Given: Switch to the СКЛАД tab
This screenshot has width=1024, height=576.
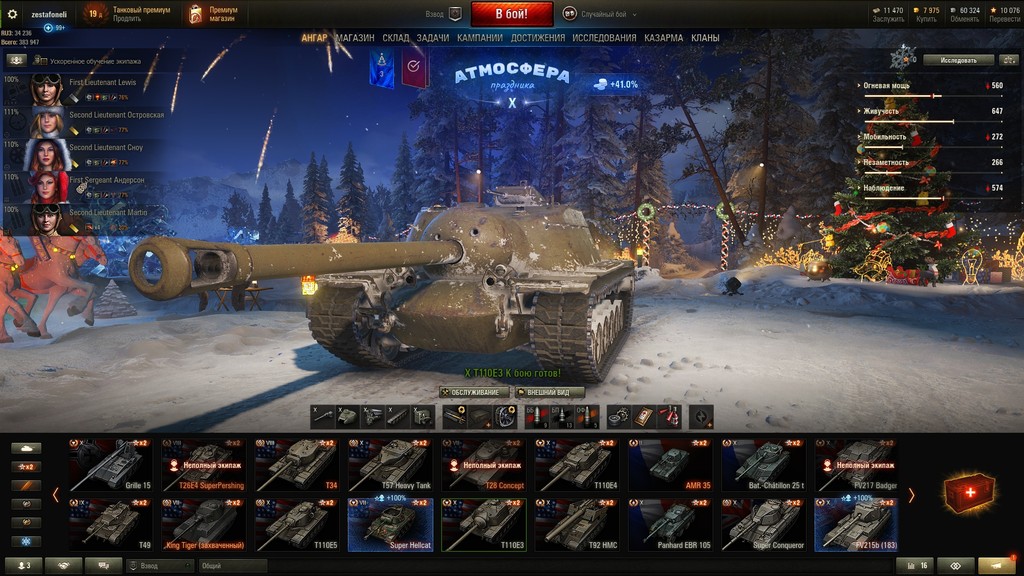Looking at the screenshot, I should 396,38.
